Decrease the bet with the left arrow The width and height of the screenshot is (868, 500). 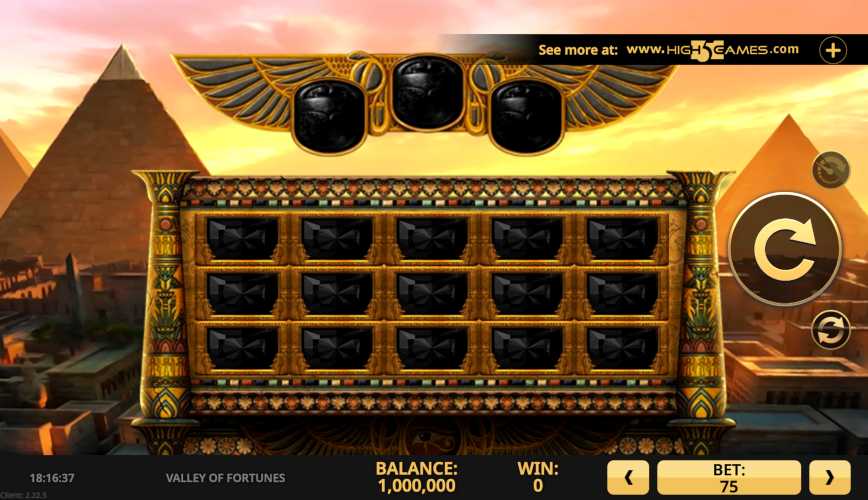pos(628,478)
